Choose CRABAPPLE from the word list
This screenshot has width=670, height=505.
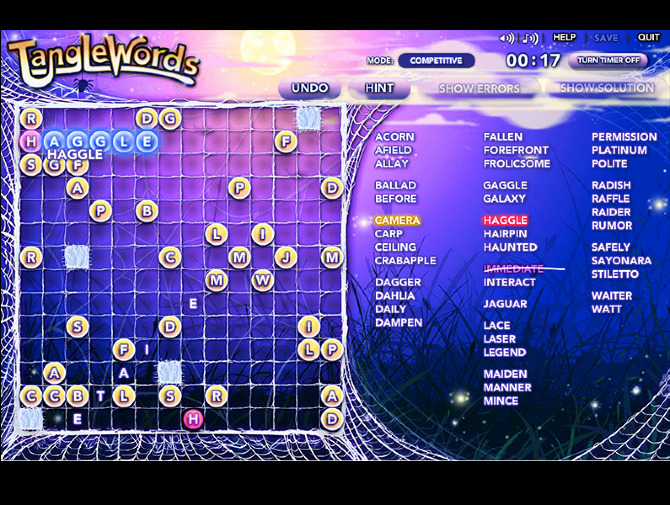pyautogui.click(x=405, y=260)
